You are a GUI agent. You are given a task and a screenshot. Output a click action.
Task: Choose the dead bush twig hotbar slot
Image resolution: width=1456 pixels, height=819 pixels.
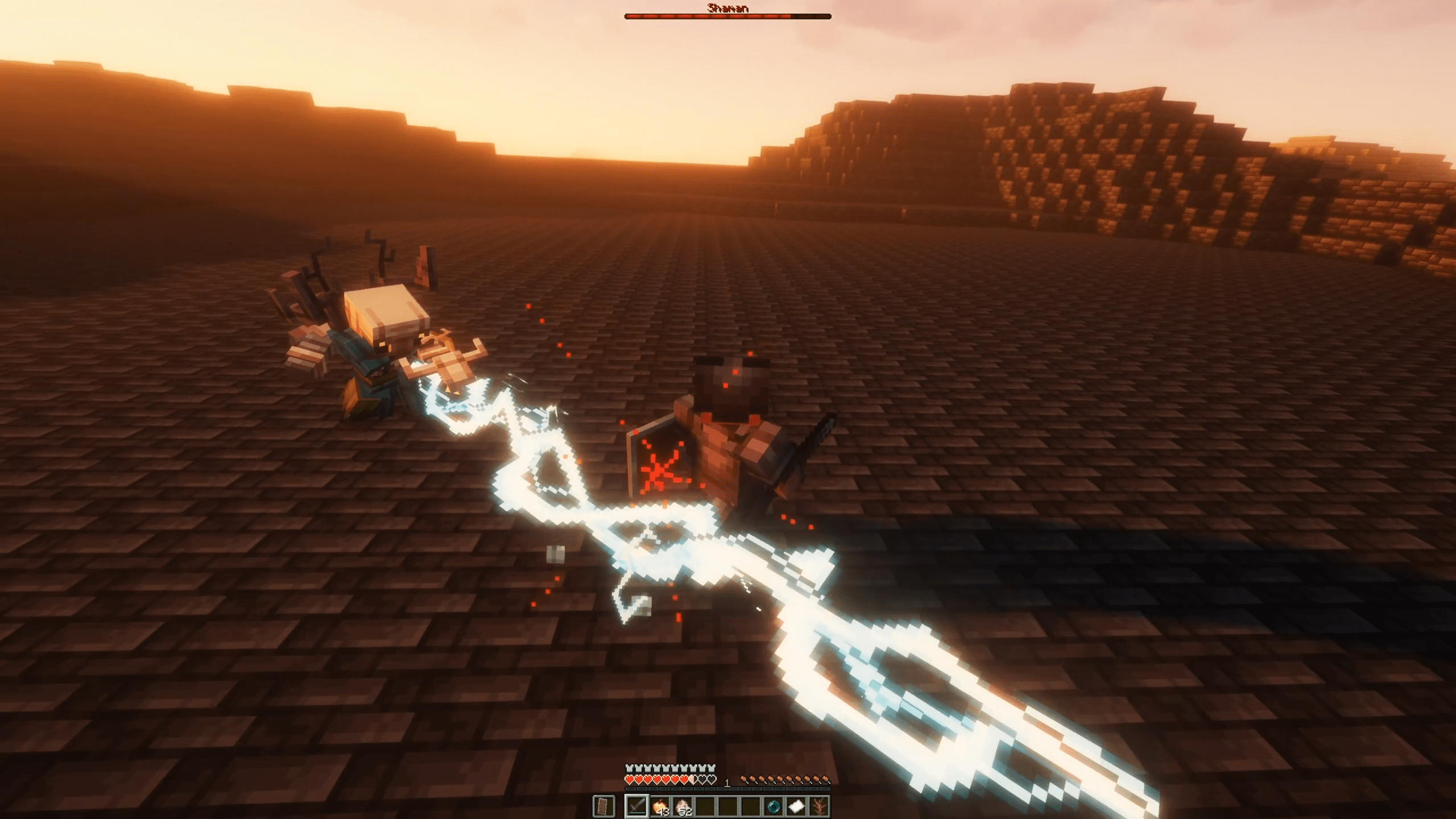[x=819, y=806]
